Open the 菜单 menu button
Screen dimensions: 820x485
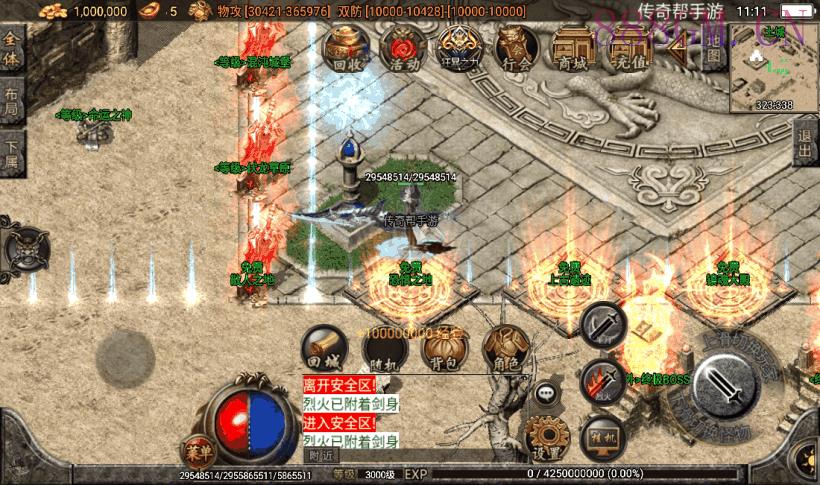[196, 449]
